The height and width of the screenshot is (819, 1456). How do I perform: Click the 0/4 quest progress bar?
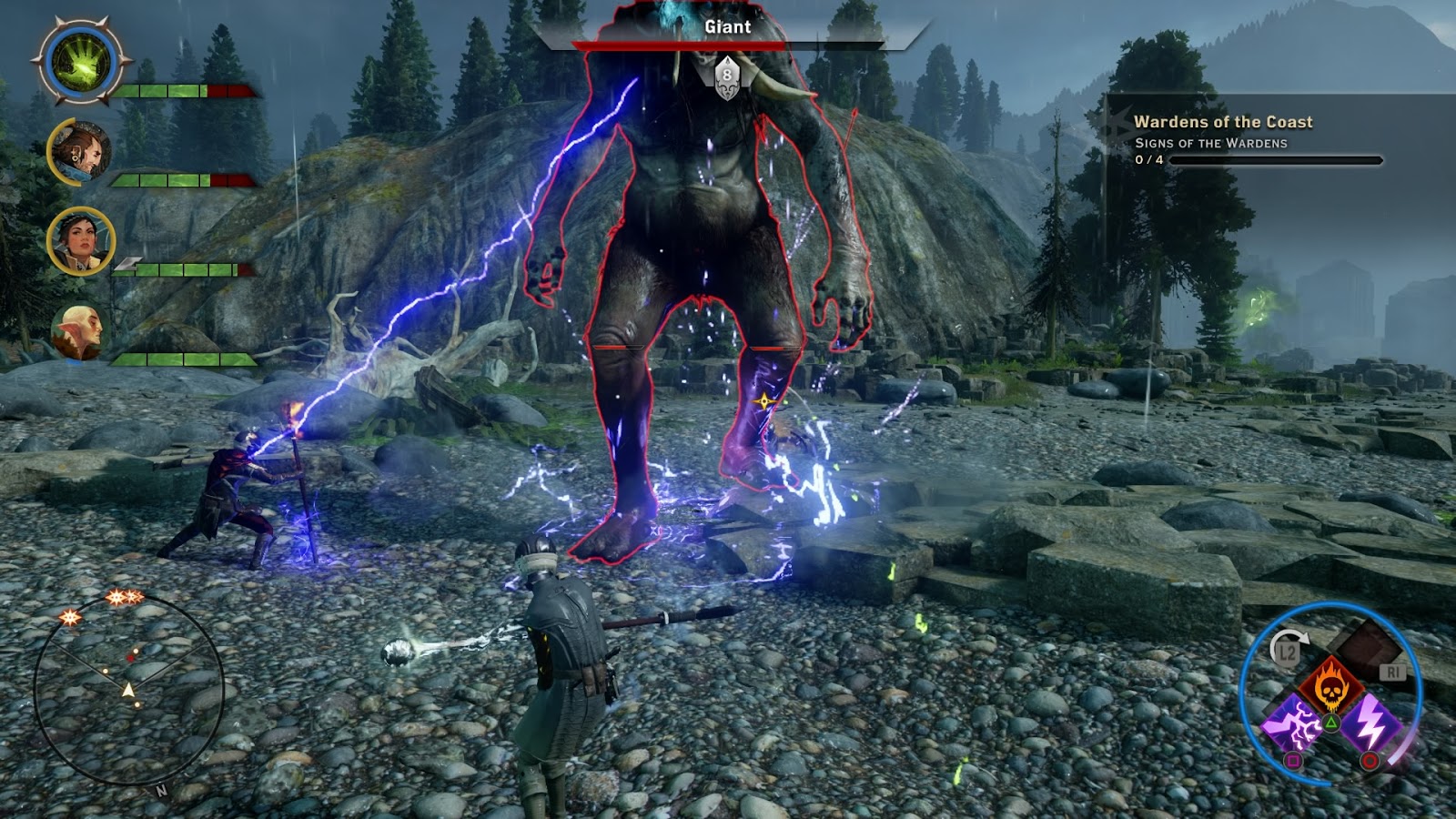tap(1228, 161)
